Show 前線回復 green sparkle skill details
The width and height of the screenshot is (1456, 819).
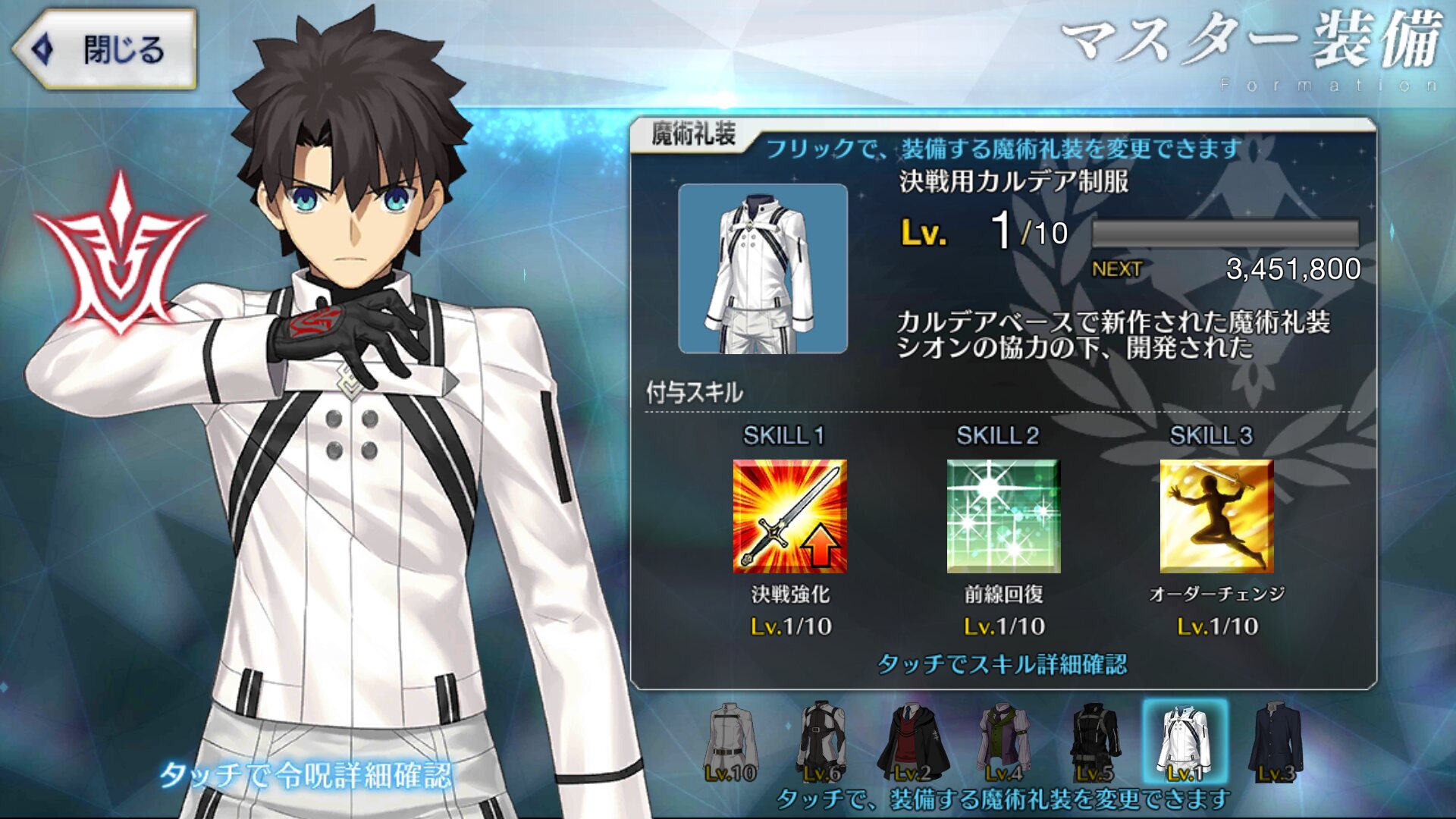(1003, 516)
